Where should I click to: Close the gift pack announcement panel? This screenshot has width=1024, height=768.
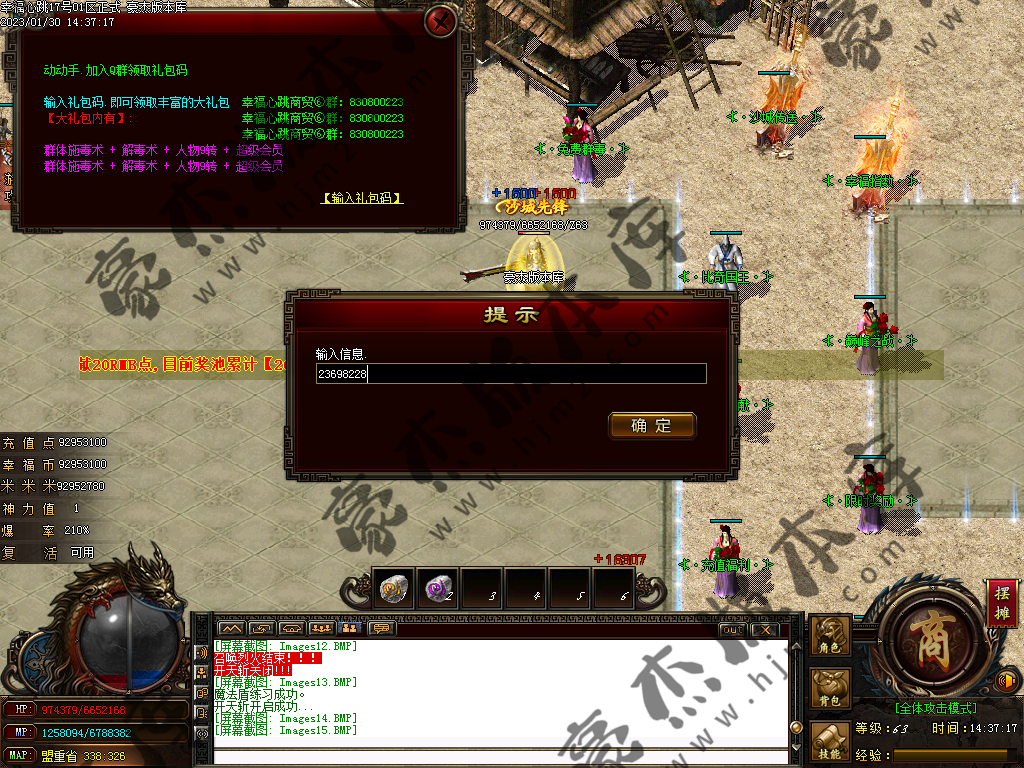pyautogui.click(x=440, y=21)
